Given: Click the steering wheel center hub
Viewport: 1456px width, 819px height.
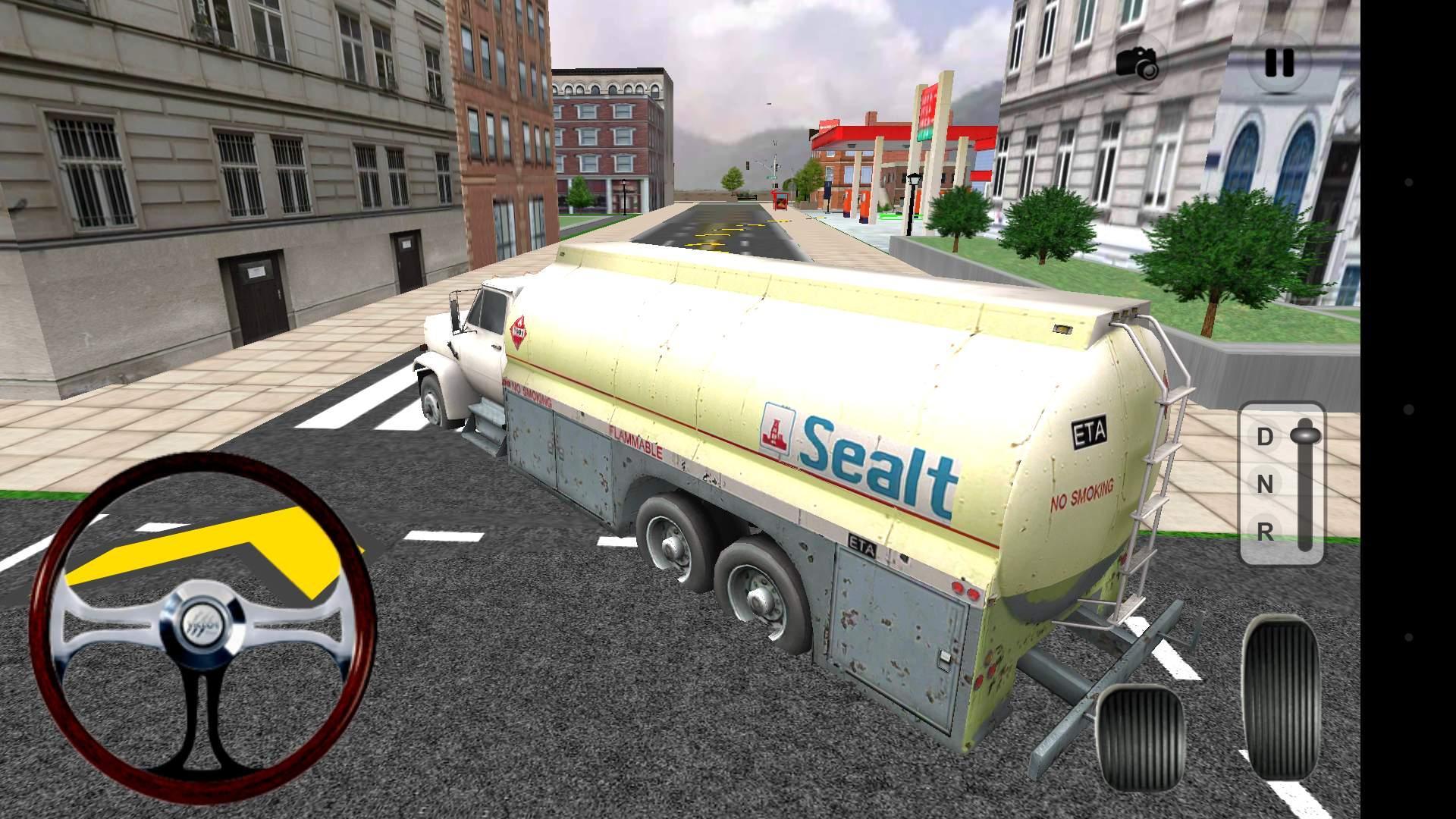Looking at the screenshot, I should 202,623.
